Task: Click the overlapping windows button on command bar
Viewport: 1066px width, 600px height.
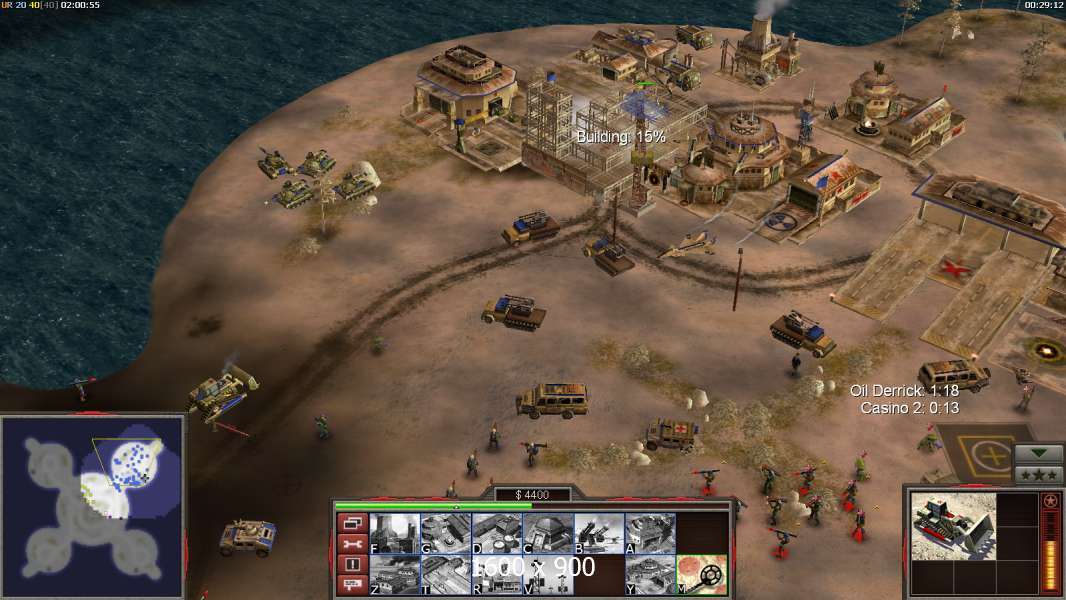Action: tap(351, 522)
